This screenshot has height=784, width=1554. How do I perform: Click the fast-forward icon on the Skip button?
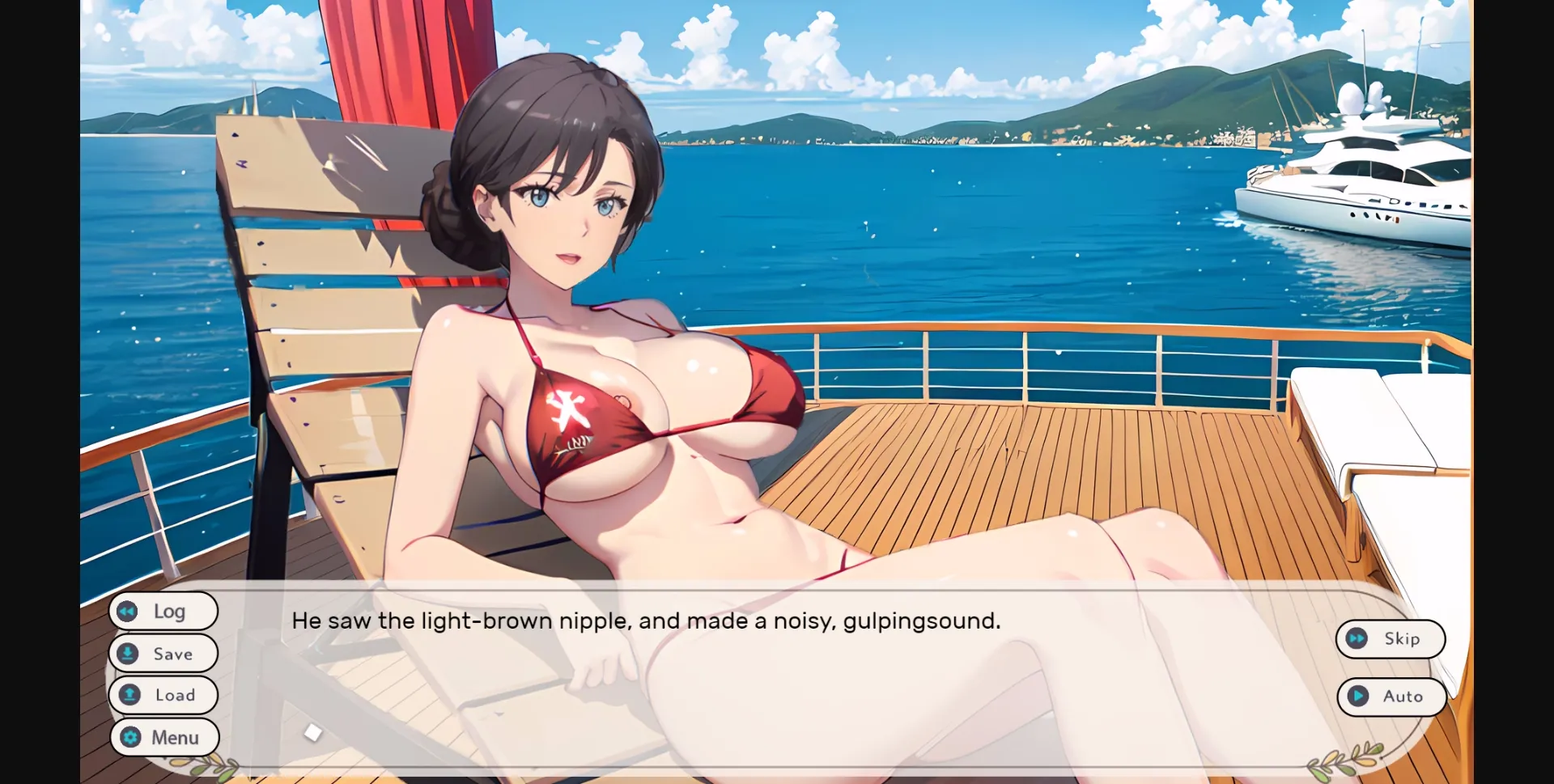point(1358,638)
